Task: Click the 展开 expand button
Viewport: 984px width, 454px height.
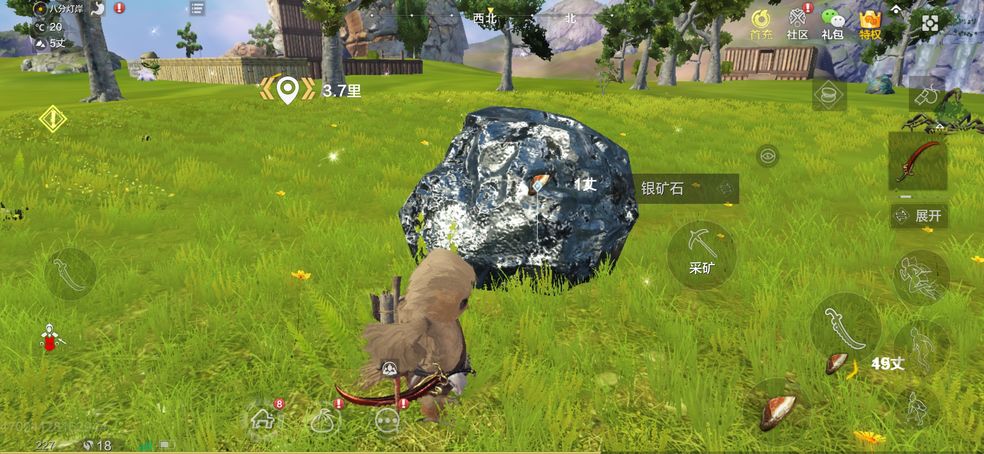Action: pos(919,216)
